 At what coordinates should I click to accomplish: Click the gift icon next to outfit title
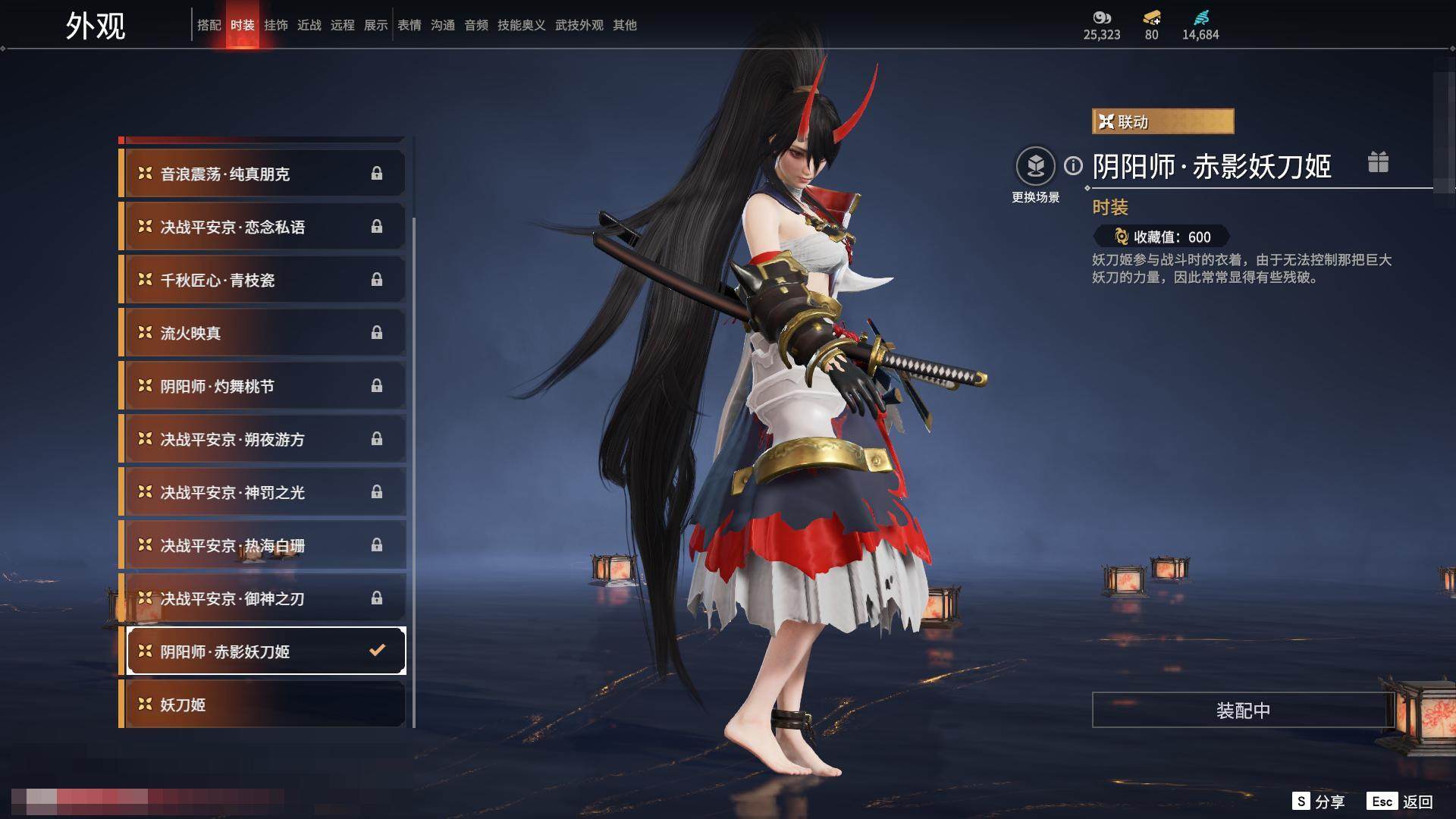coord(1378,162)
